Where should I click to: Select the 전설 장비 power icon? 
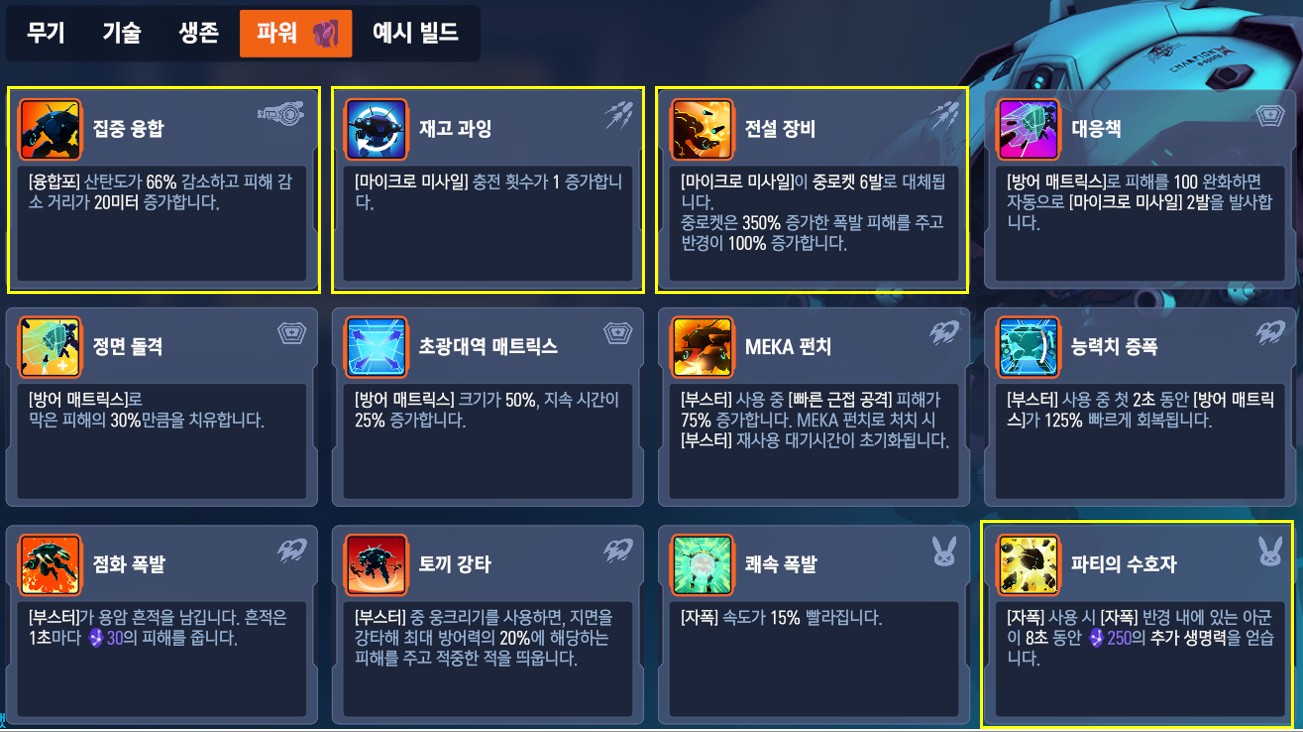coord(700,128)
